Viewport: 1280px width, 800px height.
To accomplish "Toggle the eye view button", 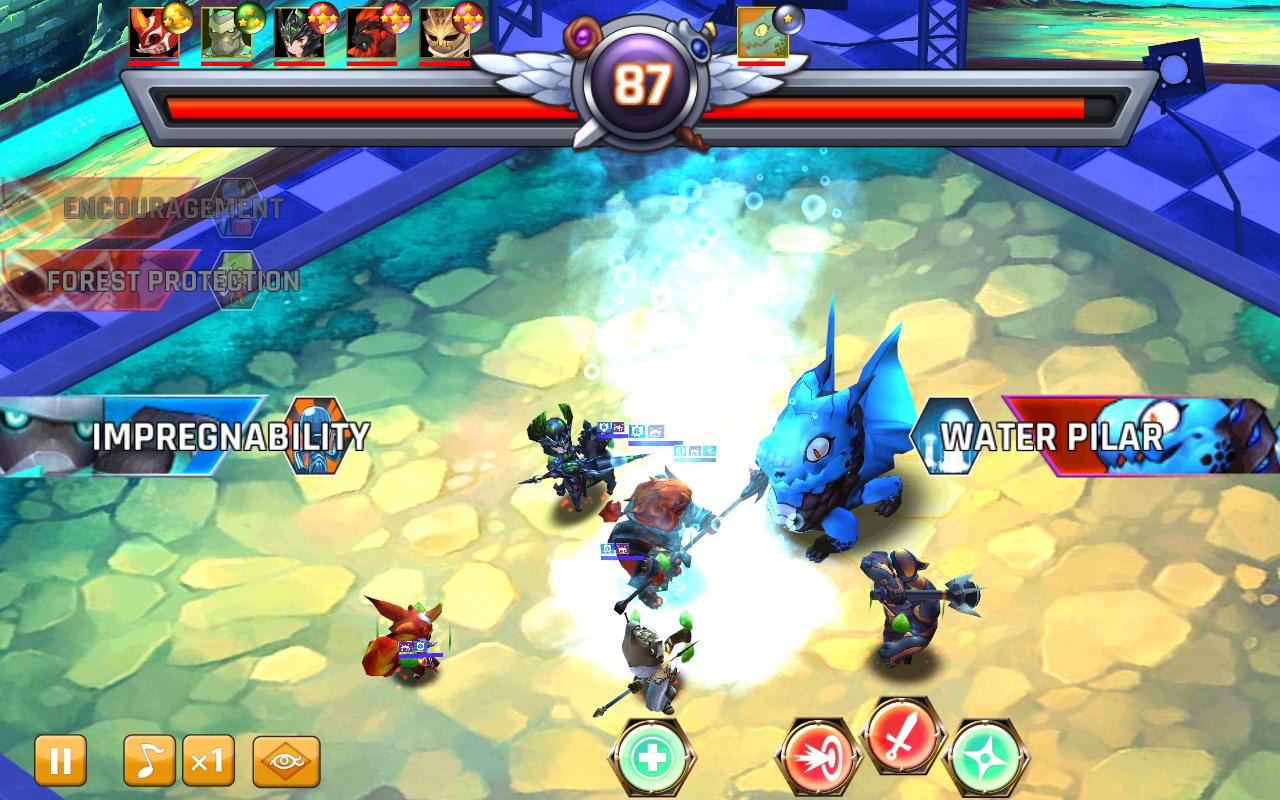I will [x=286, y=761].
